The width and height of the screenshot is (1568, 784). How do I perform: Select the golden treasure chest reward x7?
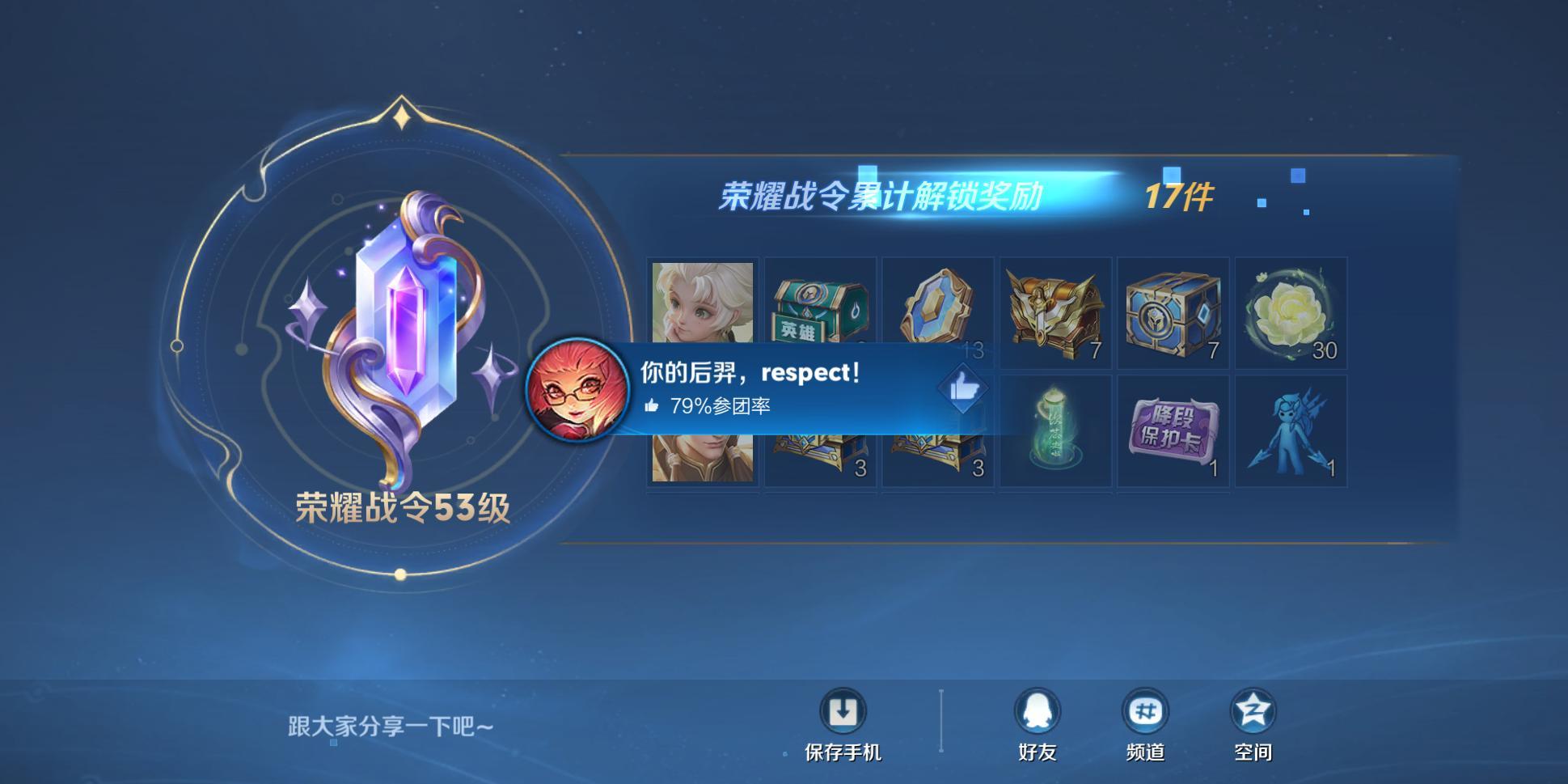coord(1054,313)
